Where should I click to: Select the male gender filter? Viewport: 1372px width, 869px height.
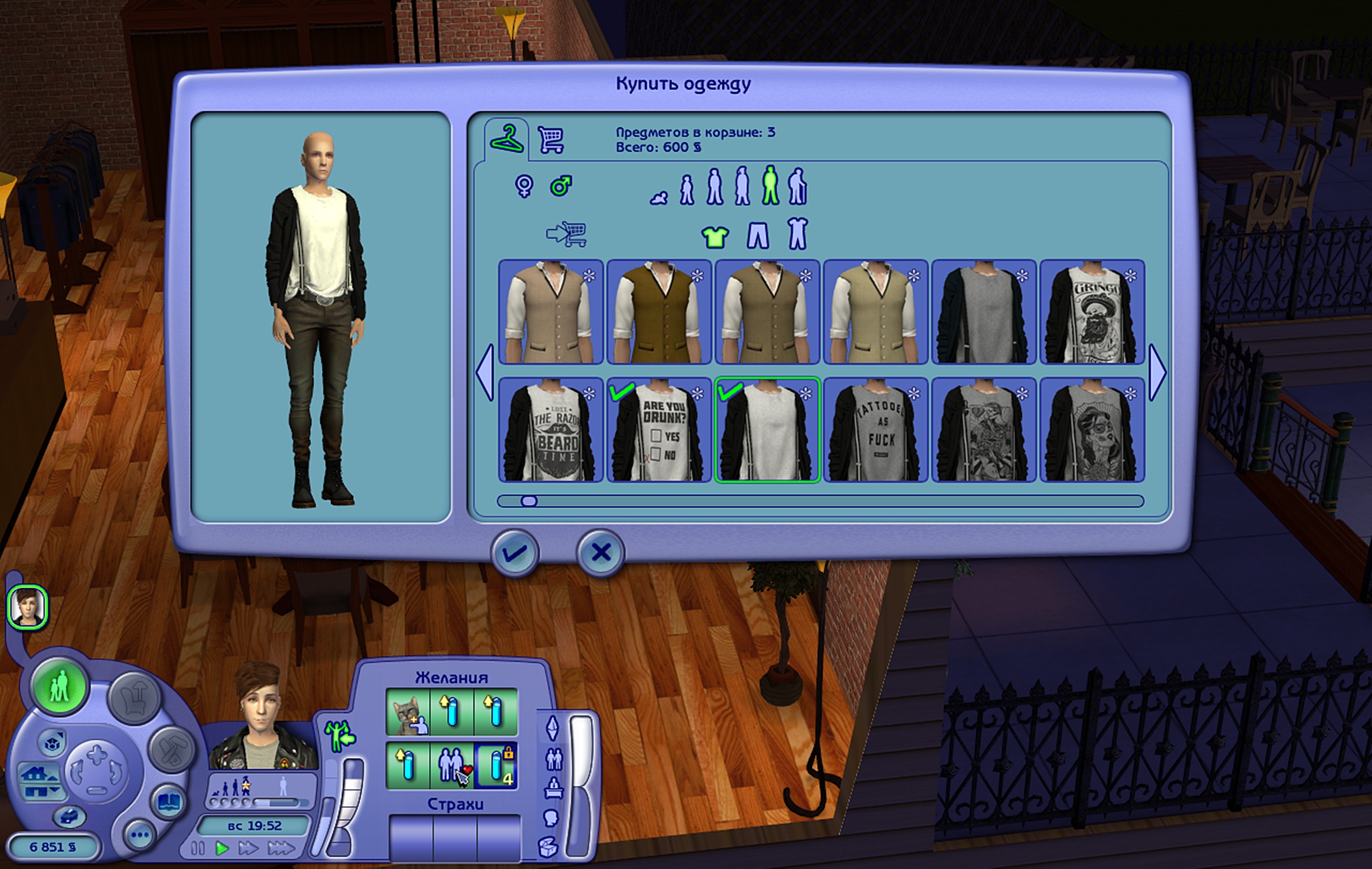[561, 186]
